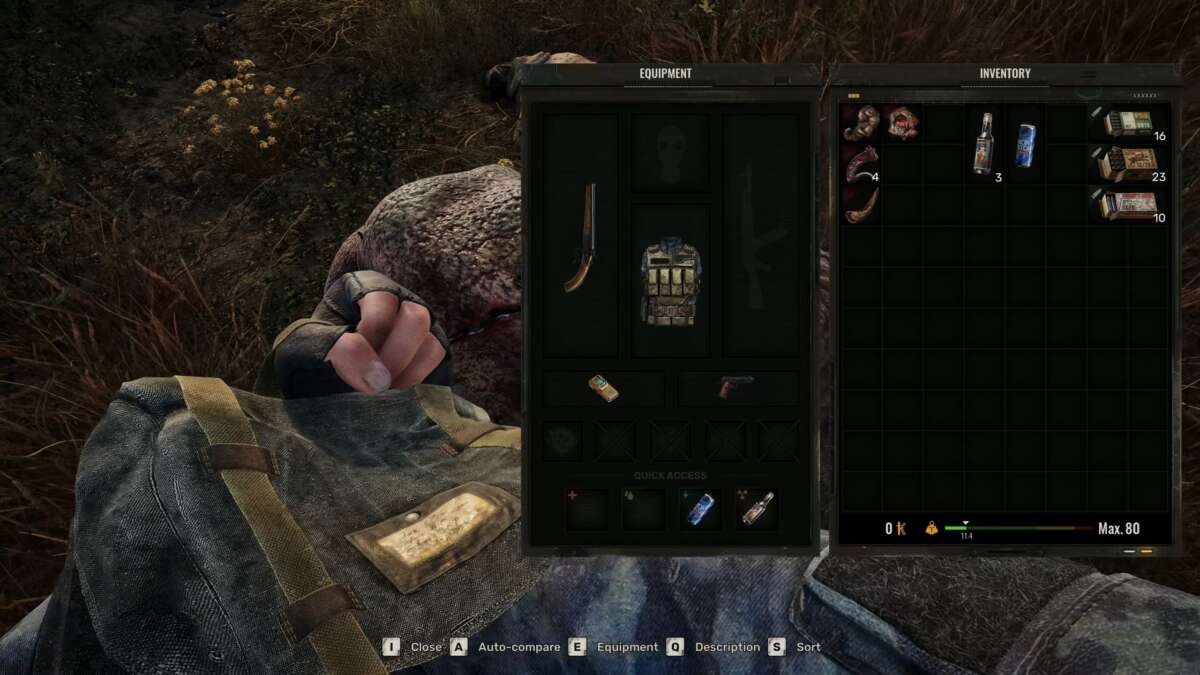Select the equipped pistol slot

pyautogui.click(x=737, y=388)
